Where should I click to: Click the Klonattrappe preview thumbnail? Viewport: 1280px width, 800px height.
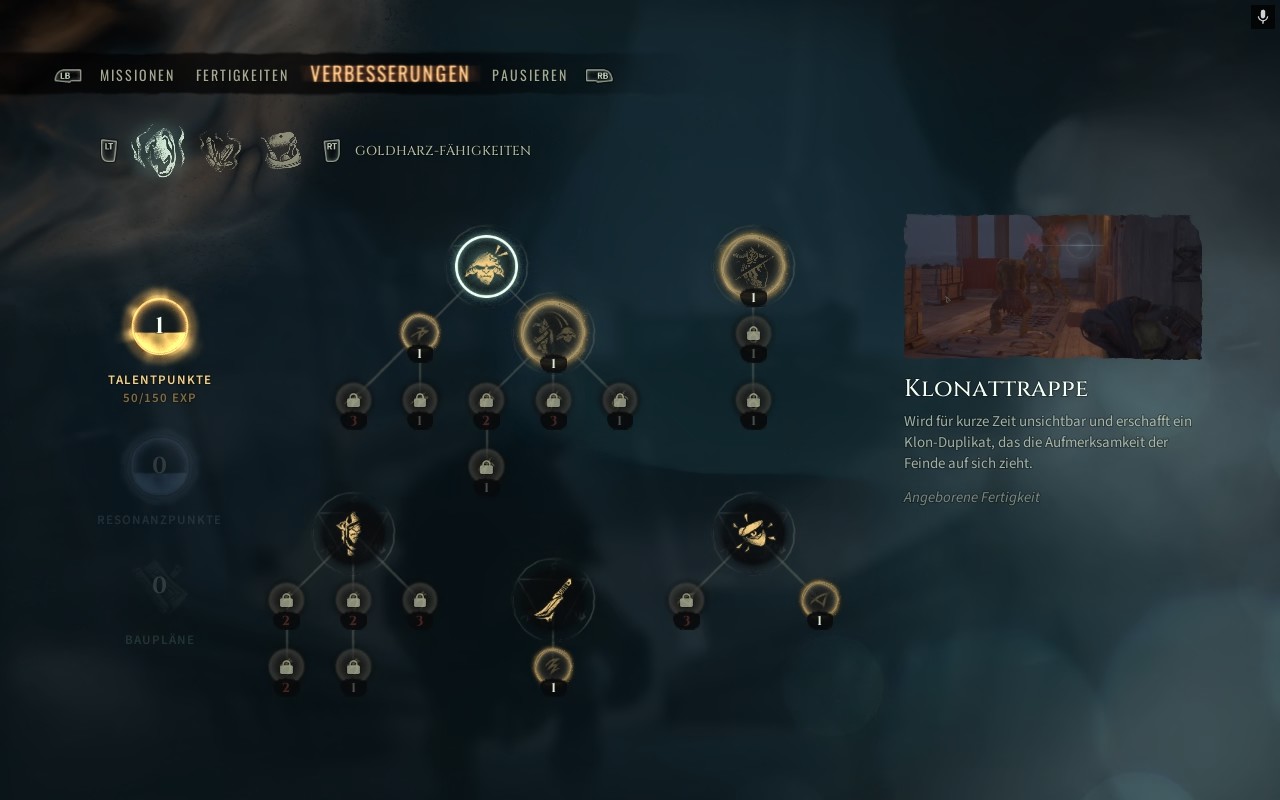1052,286
